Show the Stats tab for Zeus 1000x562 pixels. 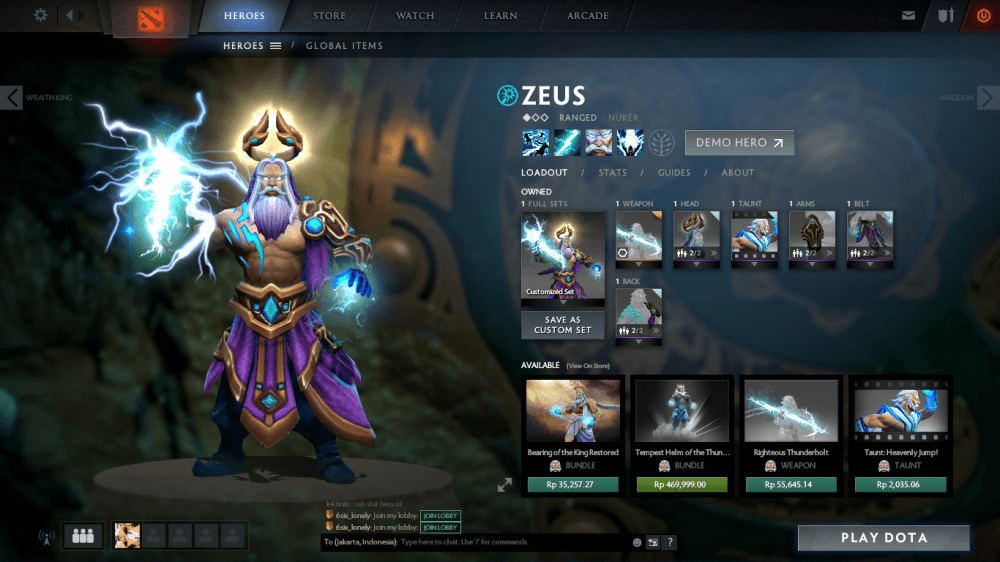[x=613, y=173]
